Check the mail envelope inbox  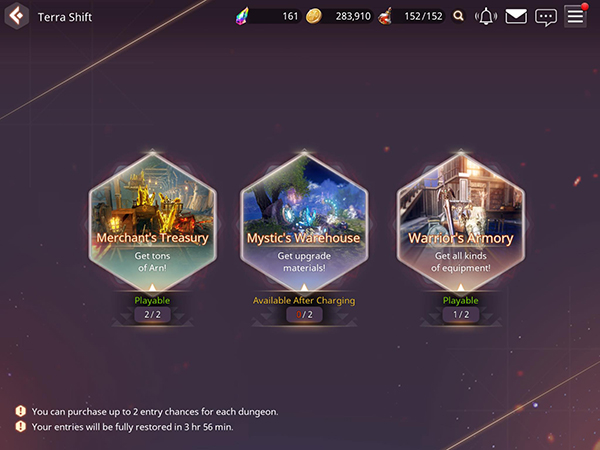coord(516,16)
